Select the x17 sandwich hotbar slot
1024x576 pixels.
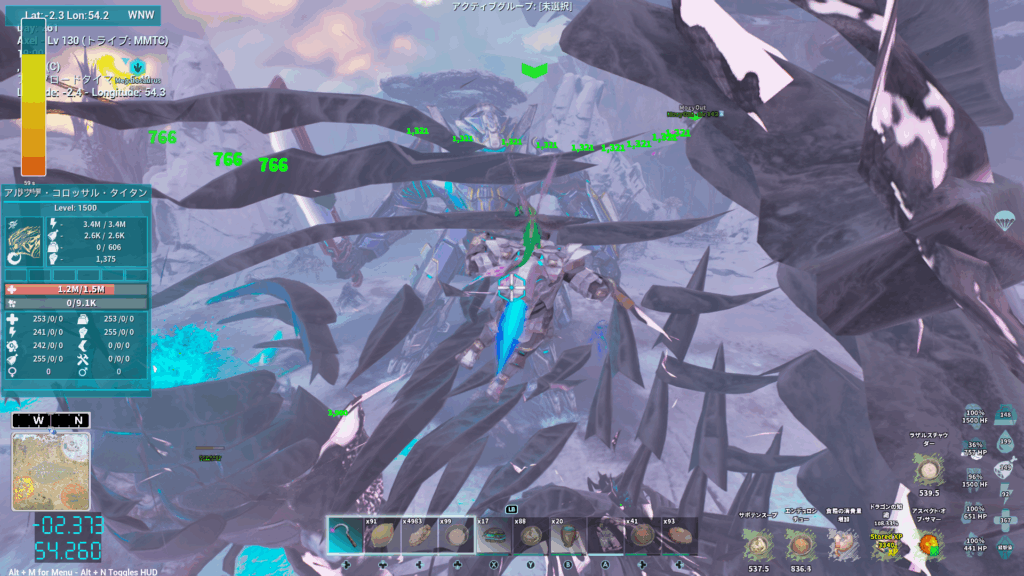tap(494, 536)
